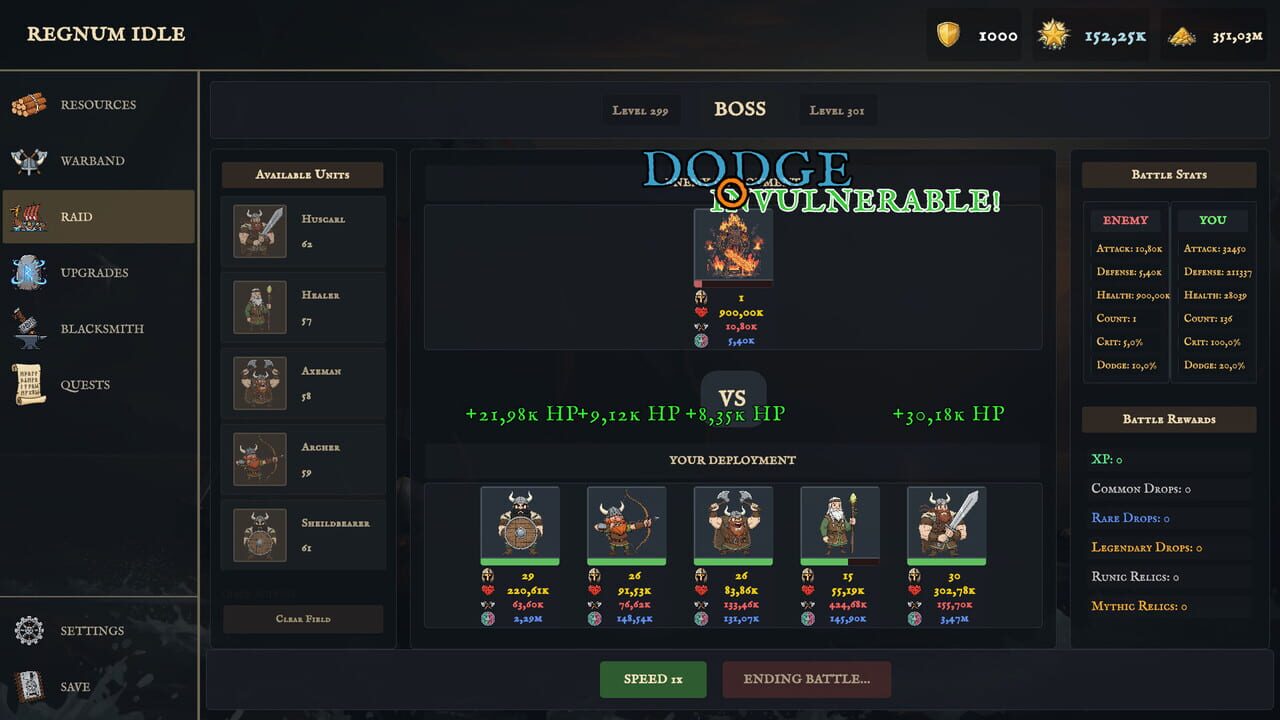Select the Raid longship icon in the sidebar

pos(30,216)
